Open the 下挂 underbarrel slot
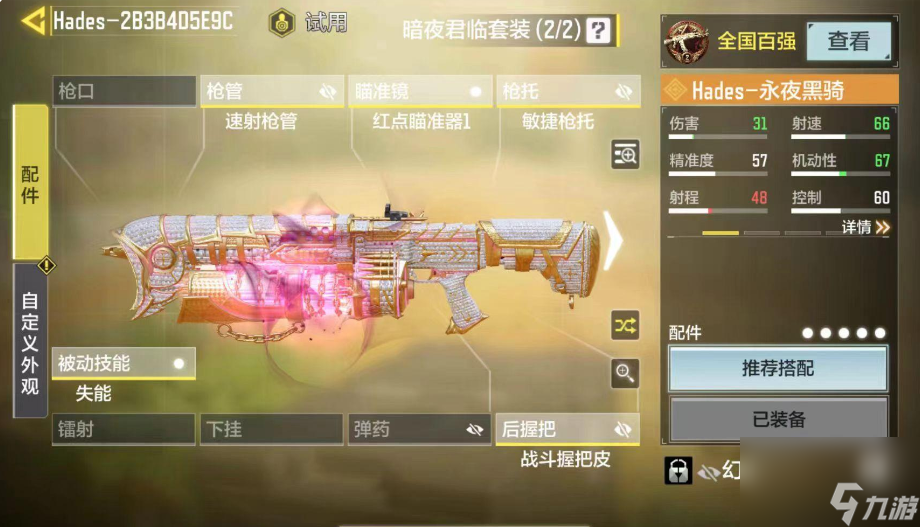 pos(271,429)
